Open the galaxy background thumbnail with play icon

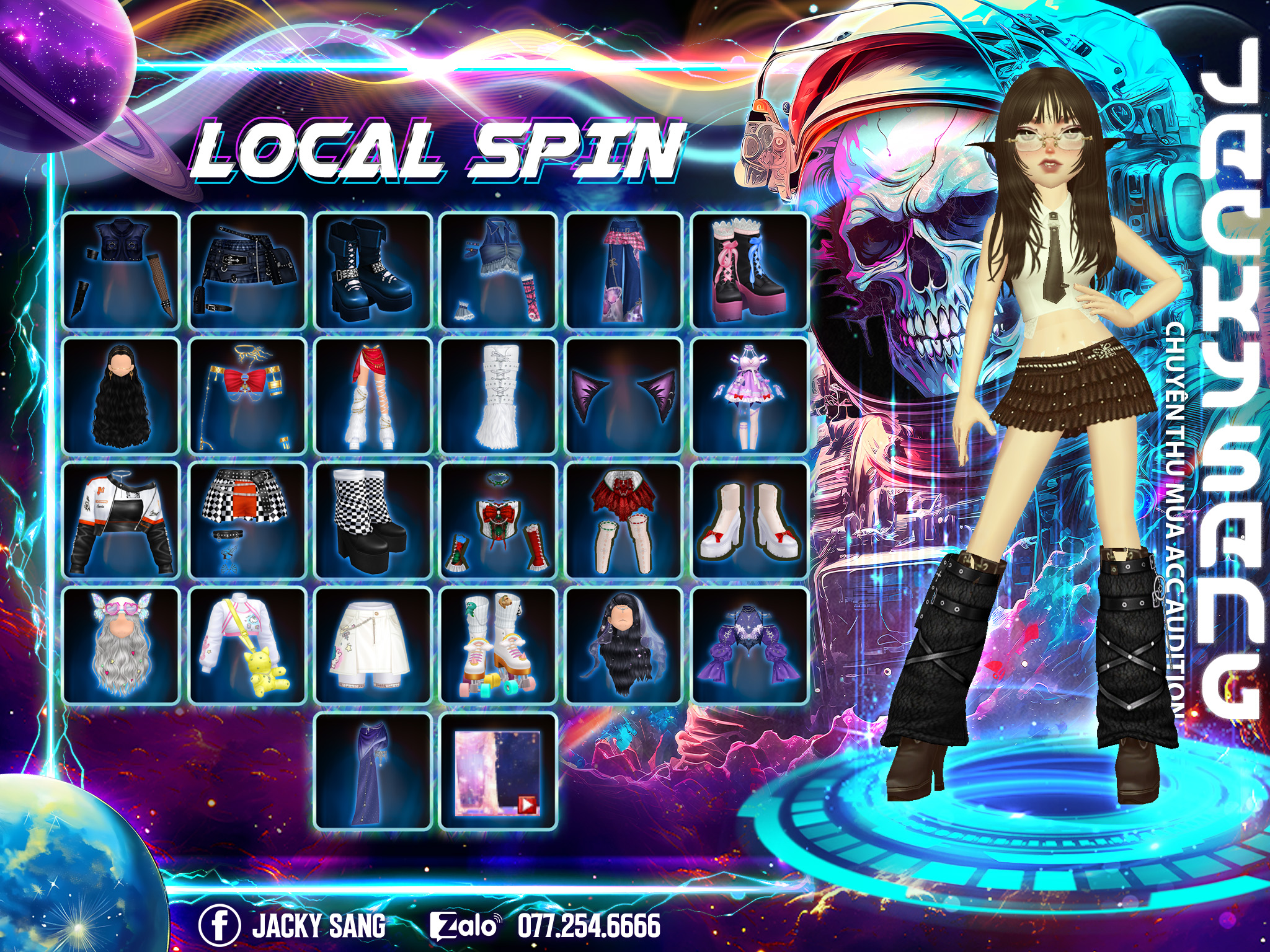point(498,771)
